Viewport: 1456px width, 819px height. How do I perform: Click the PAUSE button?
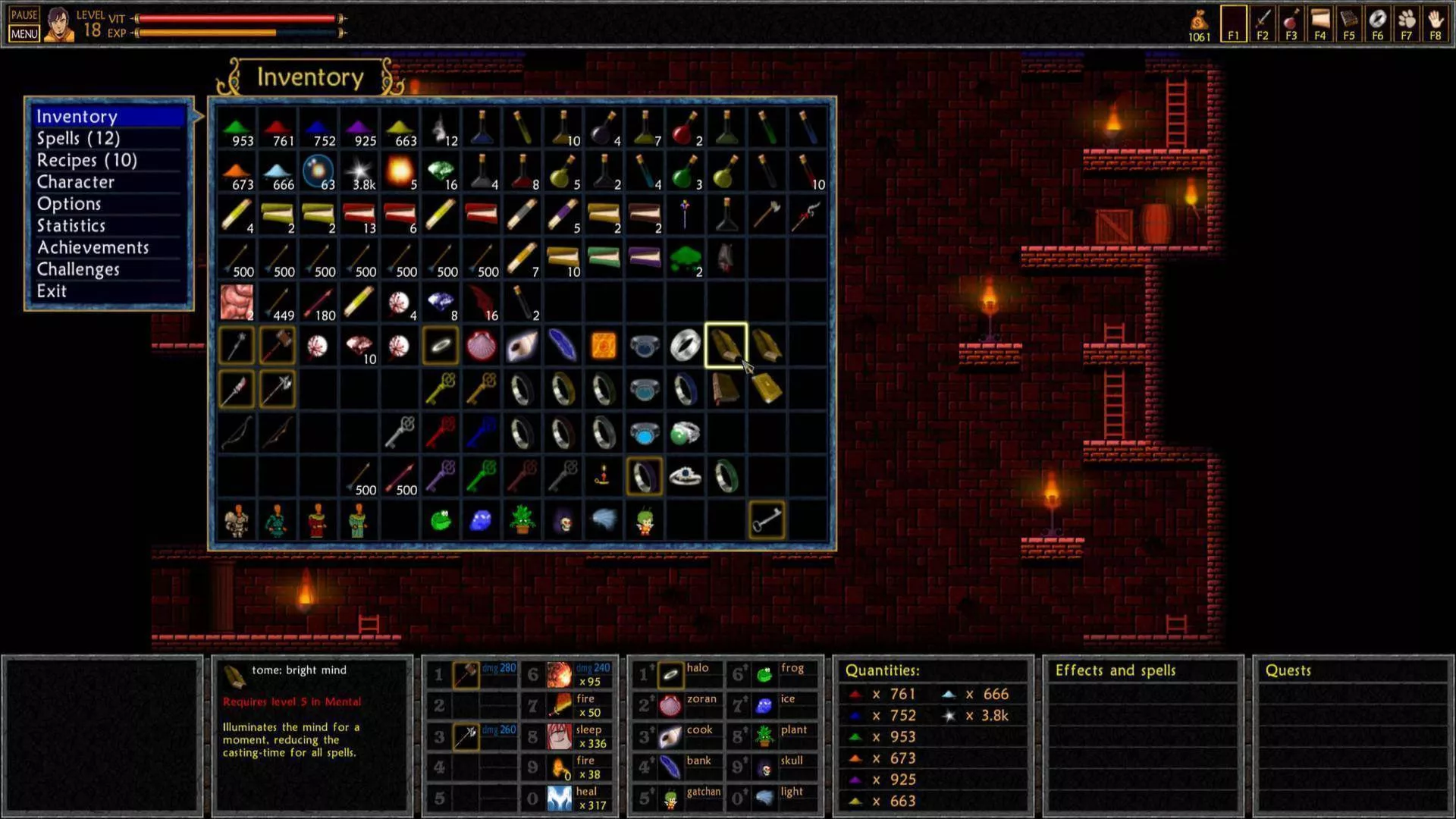coord(24,14)
